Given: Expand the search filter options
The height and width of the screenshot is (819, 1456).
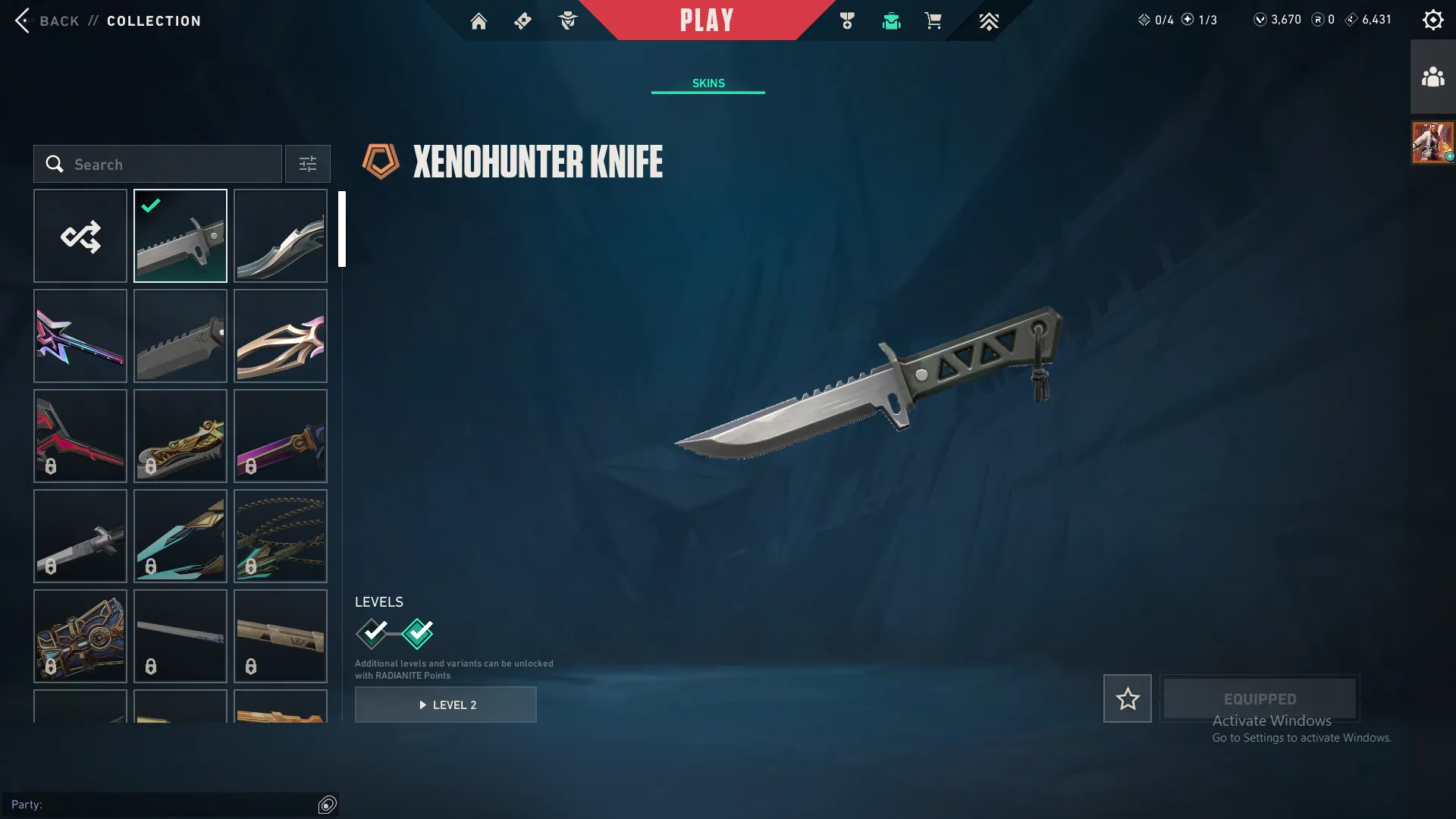Looking at the screenshot, I should [x=307, y=164].
